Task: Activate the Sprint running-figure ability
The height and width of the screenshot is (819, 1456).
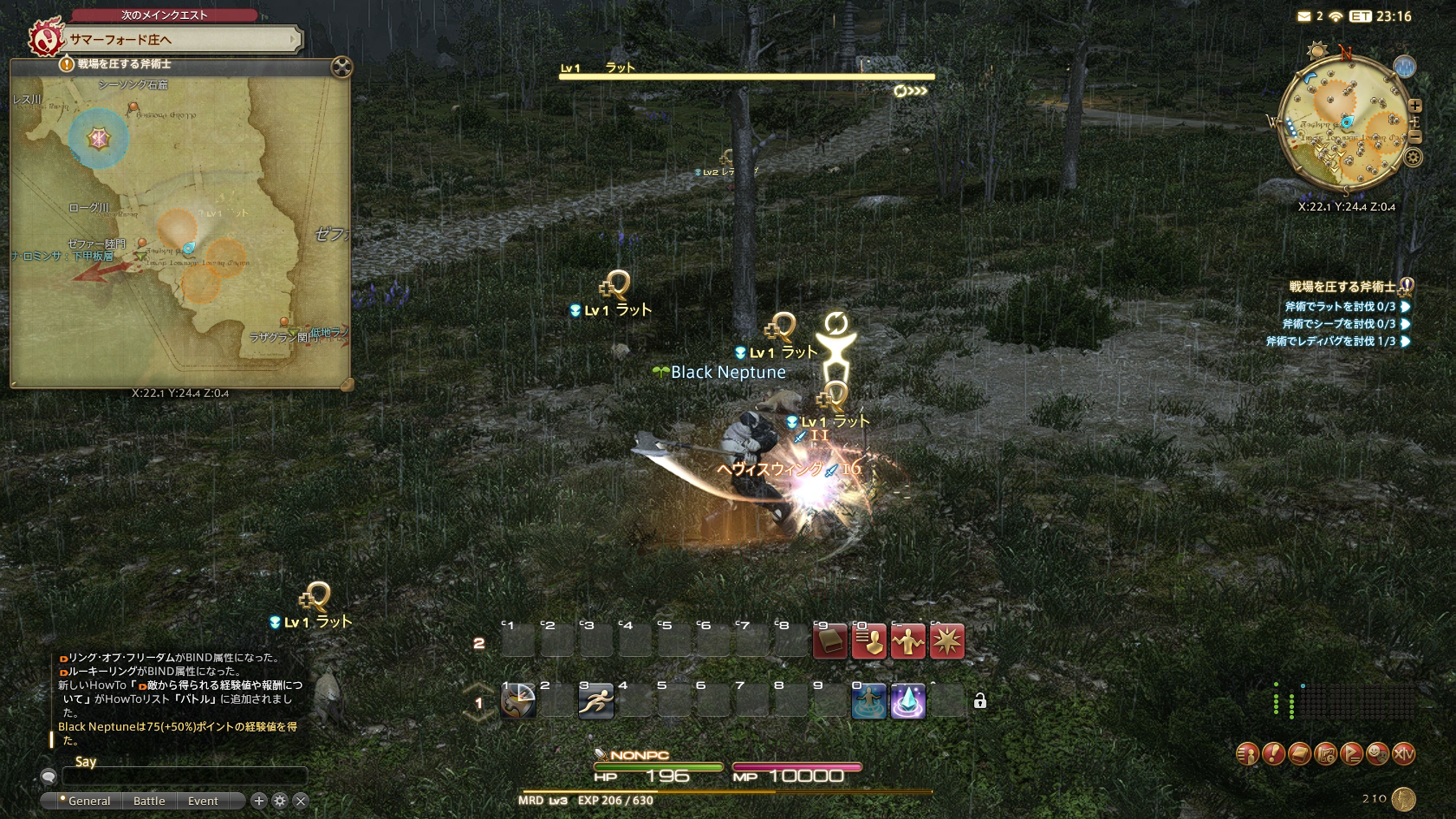Action: 596,701
